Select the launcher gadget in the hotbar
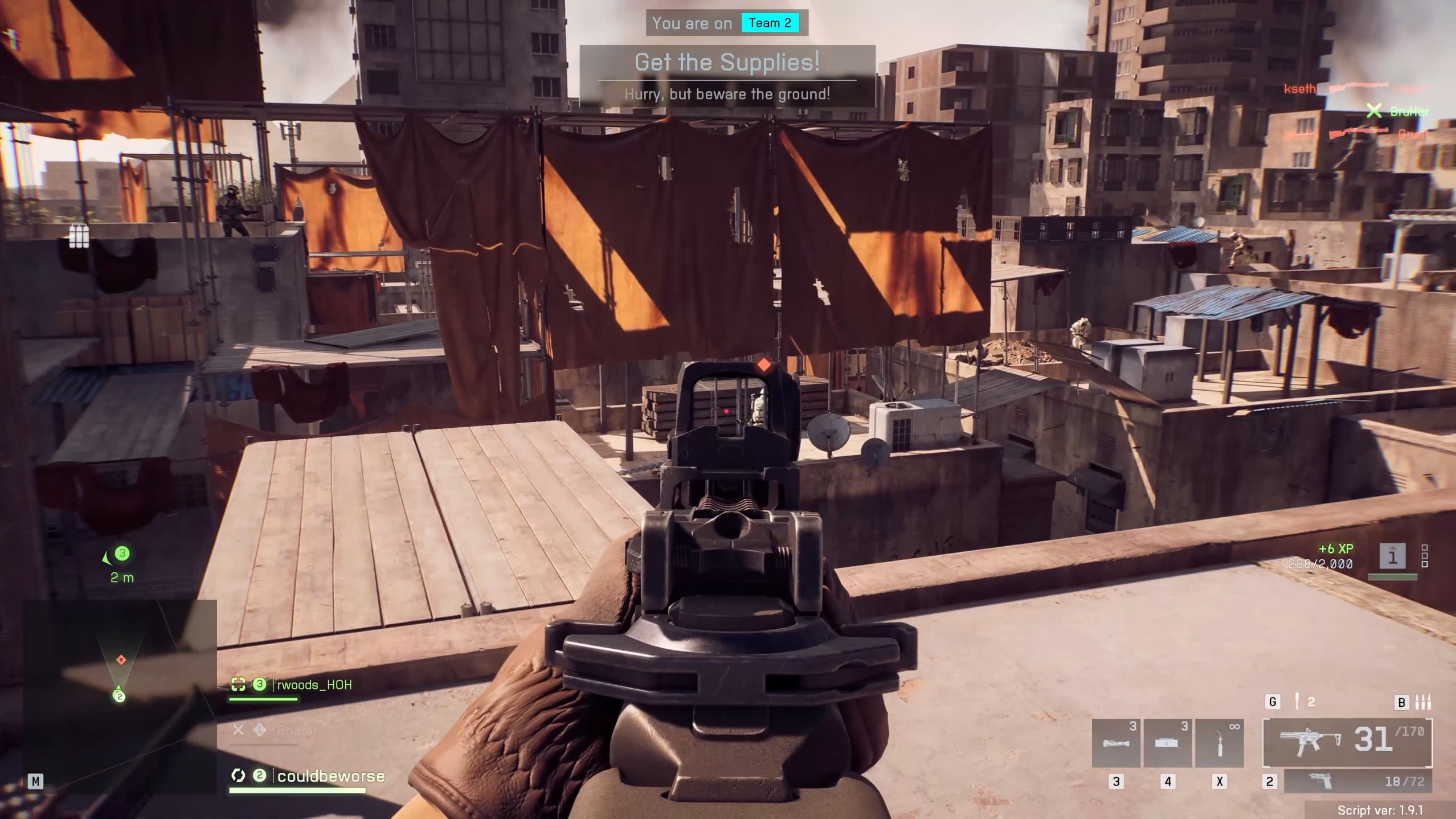Image resolution: width=1456 pixels, height=819 pixels. (1116, 743)
